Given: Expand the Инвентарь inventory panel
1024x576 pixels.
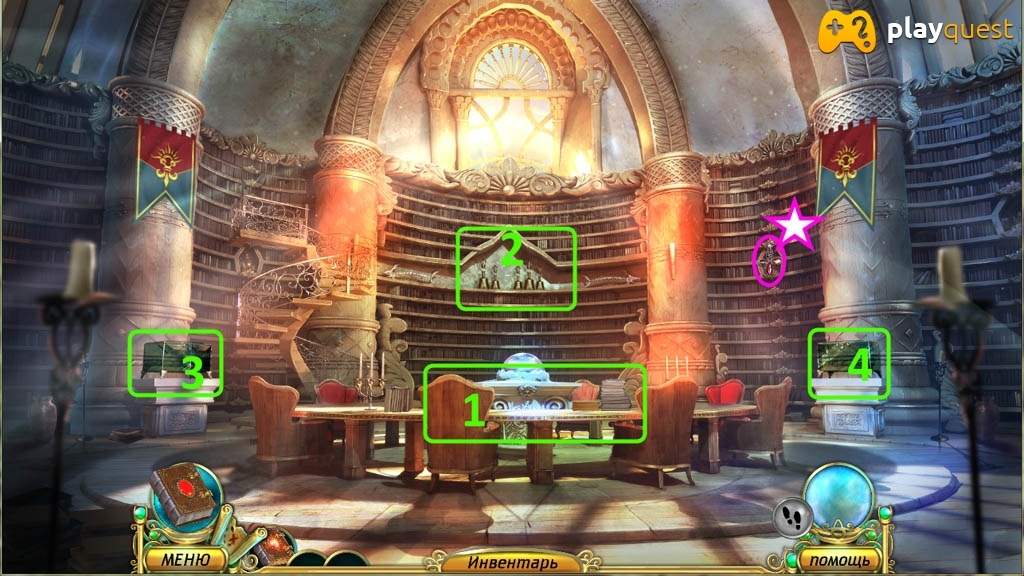Looking at the screenshot, I should click(508, 562).
